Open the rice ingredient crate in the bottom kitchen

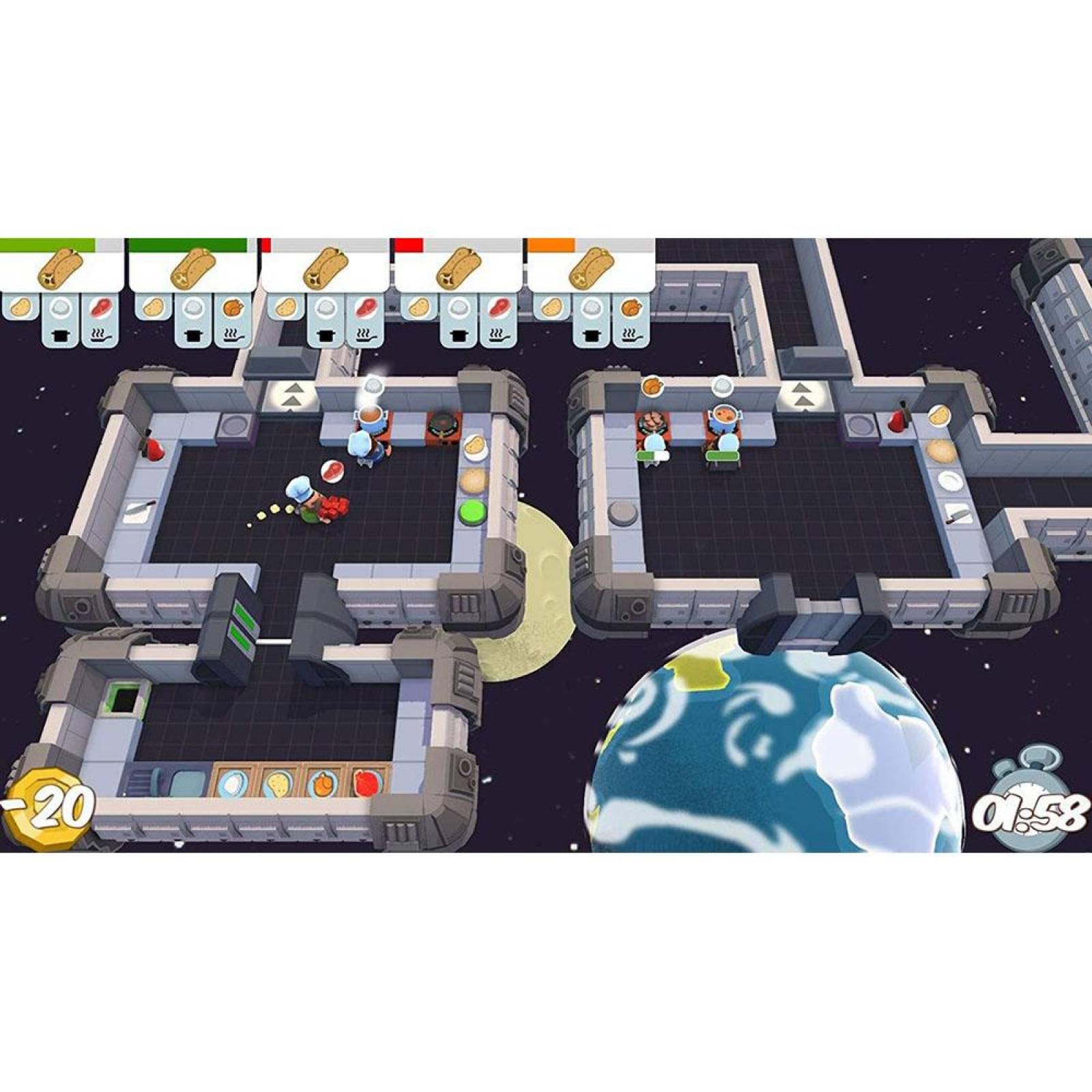click(233, 783)
